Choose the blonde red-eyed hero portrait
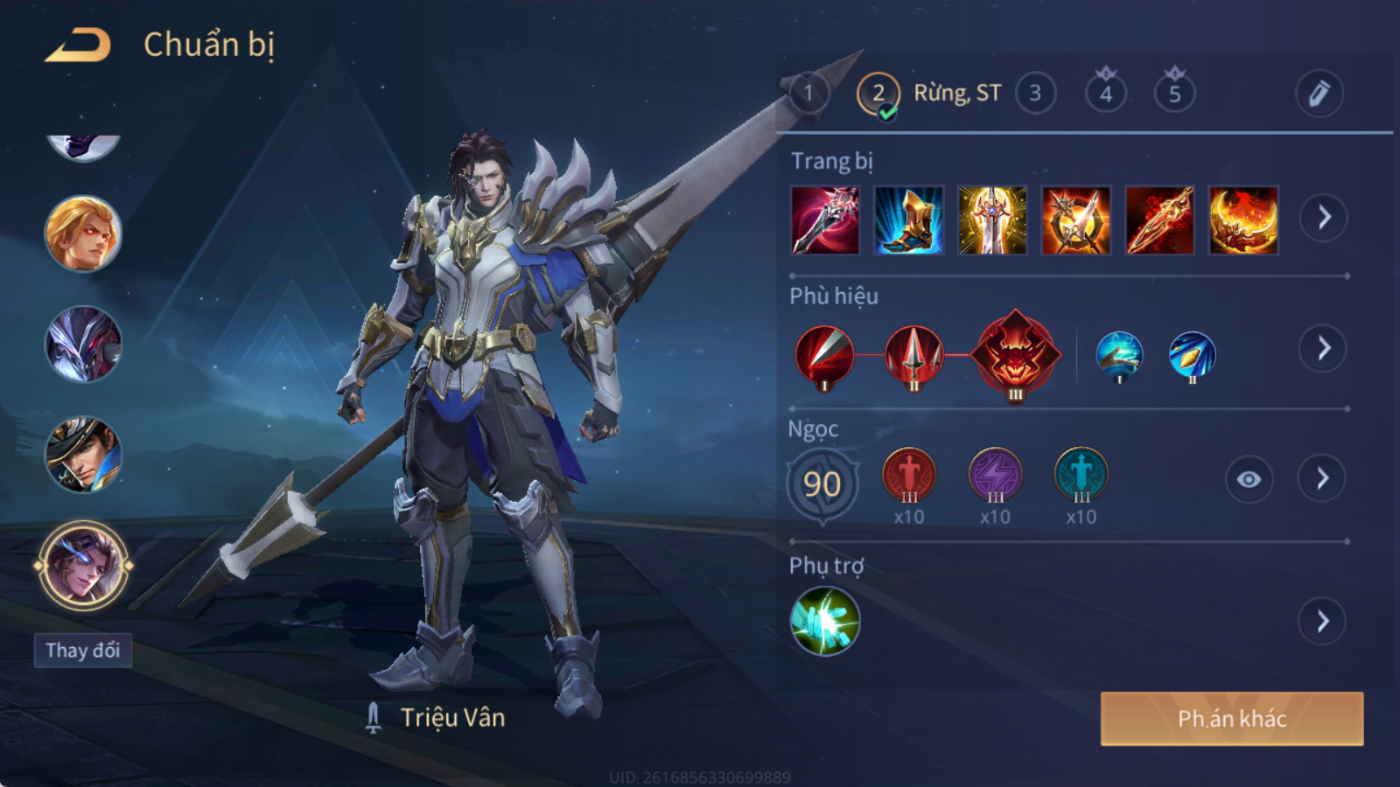Image resolution: width=1400 pixels, height=787 pixels. pyautogui.click(x=83, y=233)
